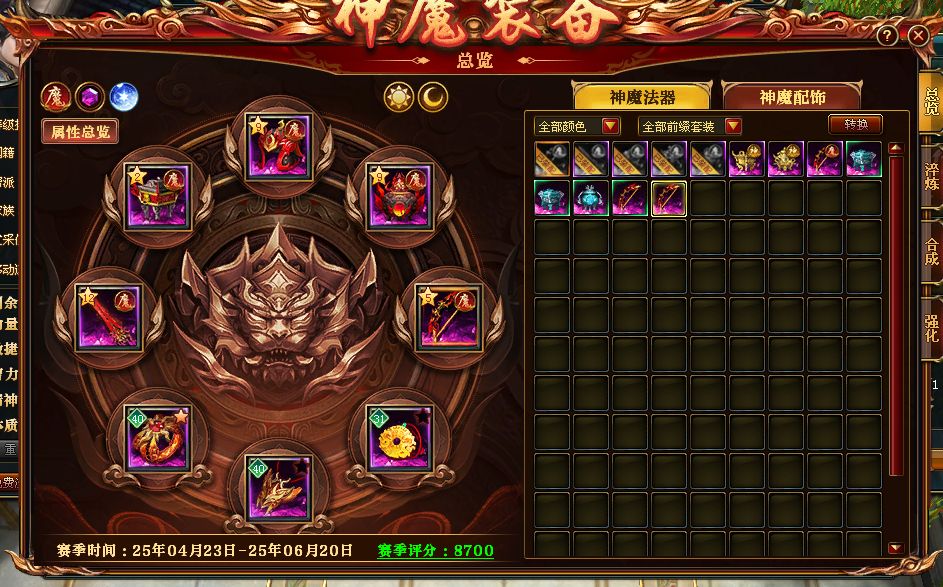The width and height of the screenshot is (943, 587).
Task: Click the blue star orb icon
Action: point(124,97)
